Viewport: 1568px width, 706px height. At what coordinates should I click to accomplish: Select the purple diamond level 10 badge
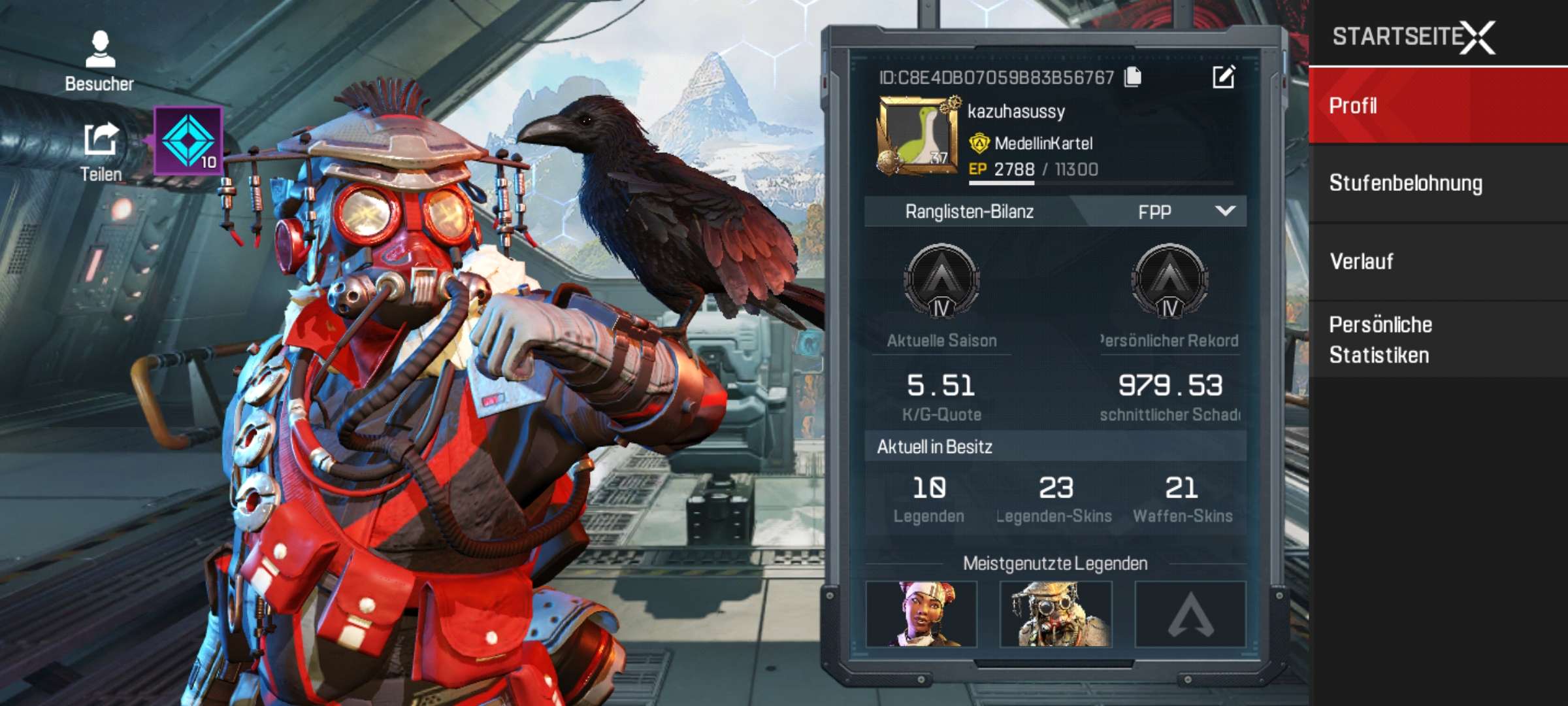coord(189,141)
